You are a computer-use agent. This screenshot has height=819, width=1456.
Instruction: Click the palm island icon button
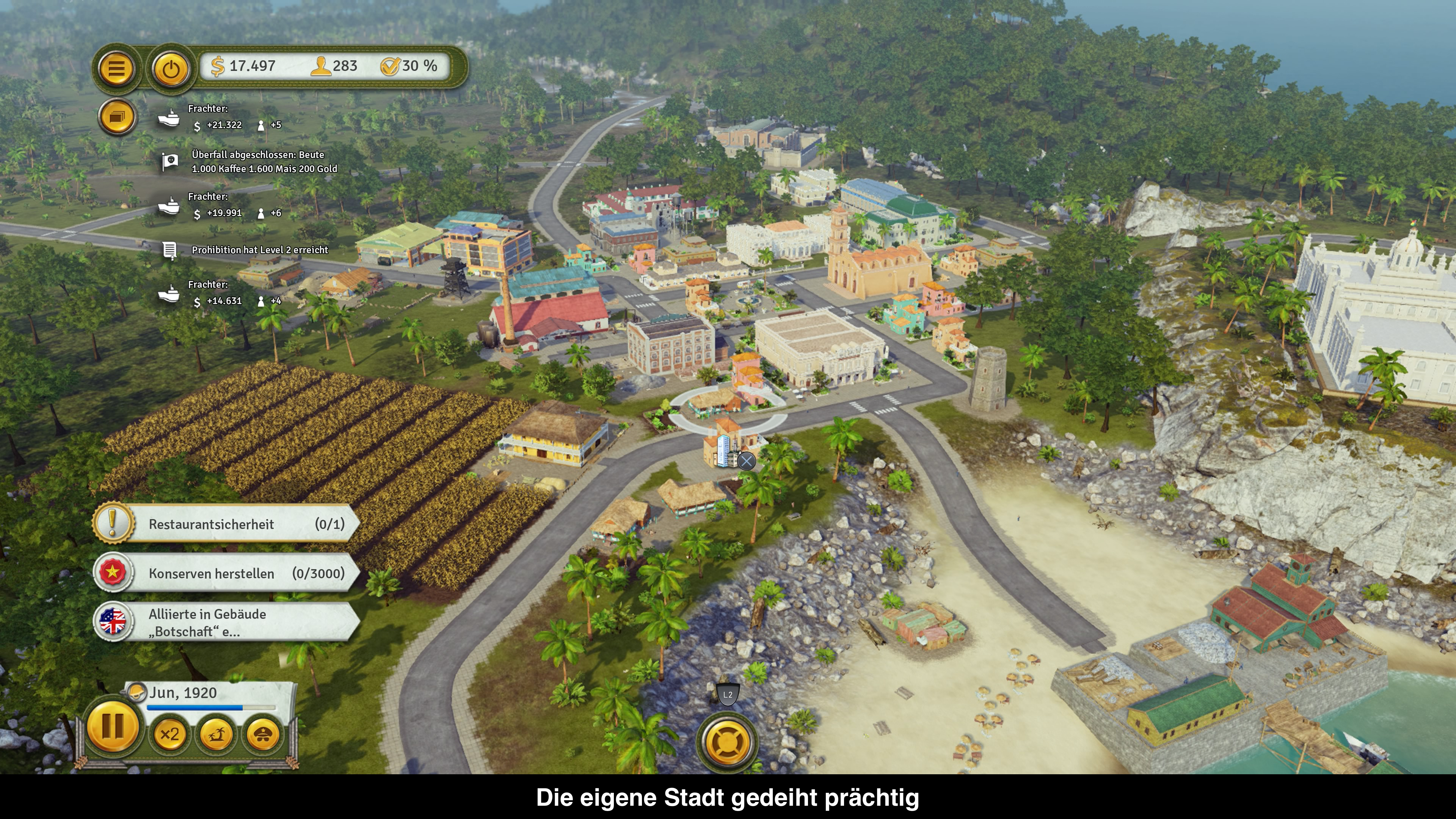click(x=217, y=735)
